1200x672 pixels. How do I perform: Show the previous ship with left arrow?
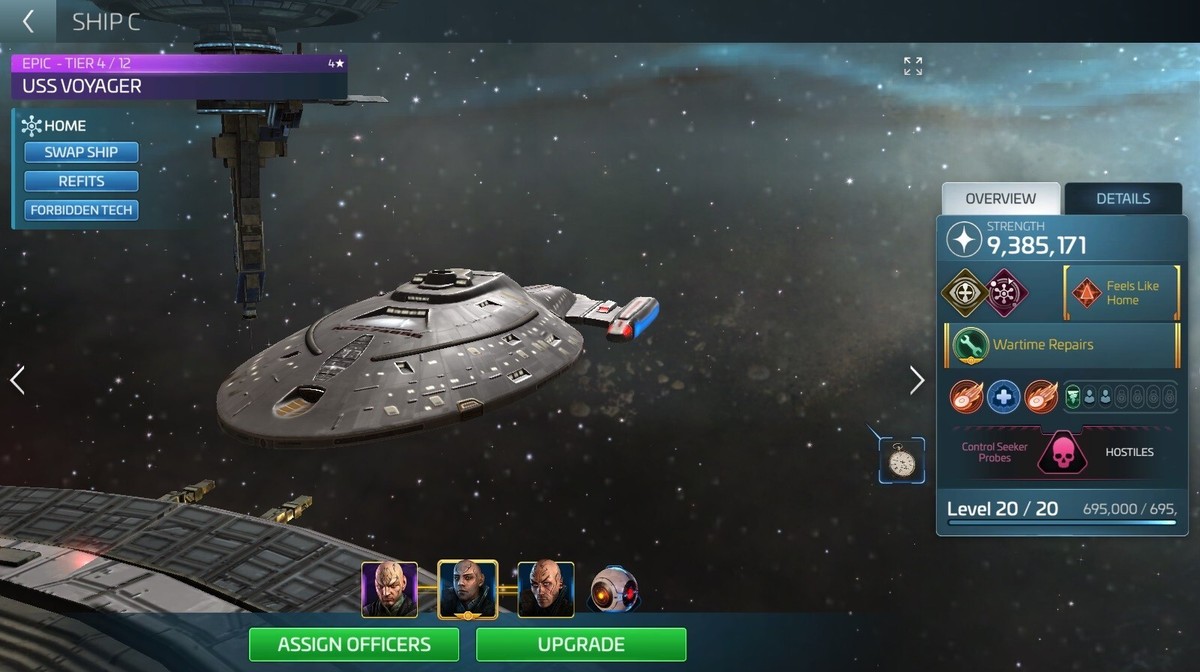click(x=17, y=380)
